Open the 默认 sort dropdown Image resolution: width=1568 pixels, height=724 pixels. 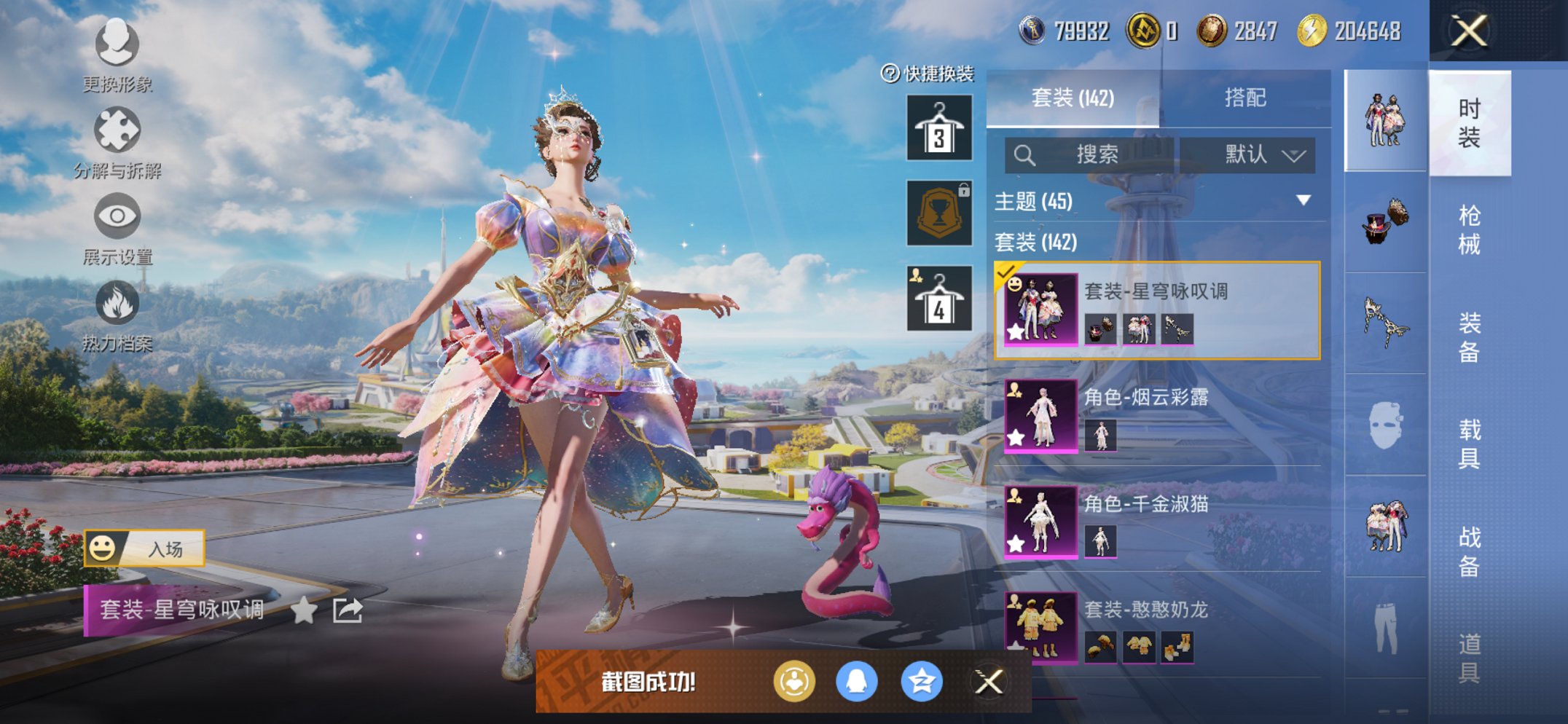click(1247, 155)
